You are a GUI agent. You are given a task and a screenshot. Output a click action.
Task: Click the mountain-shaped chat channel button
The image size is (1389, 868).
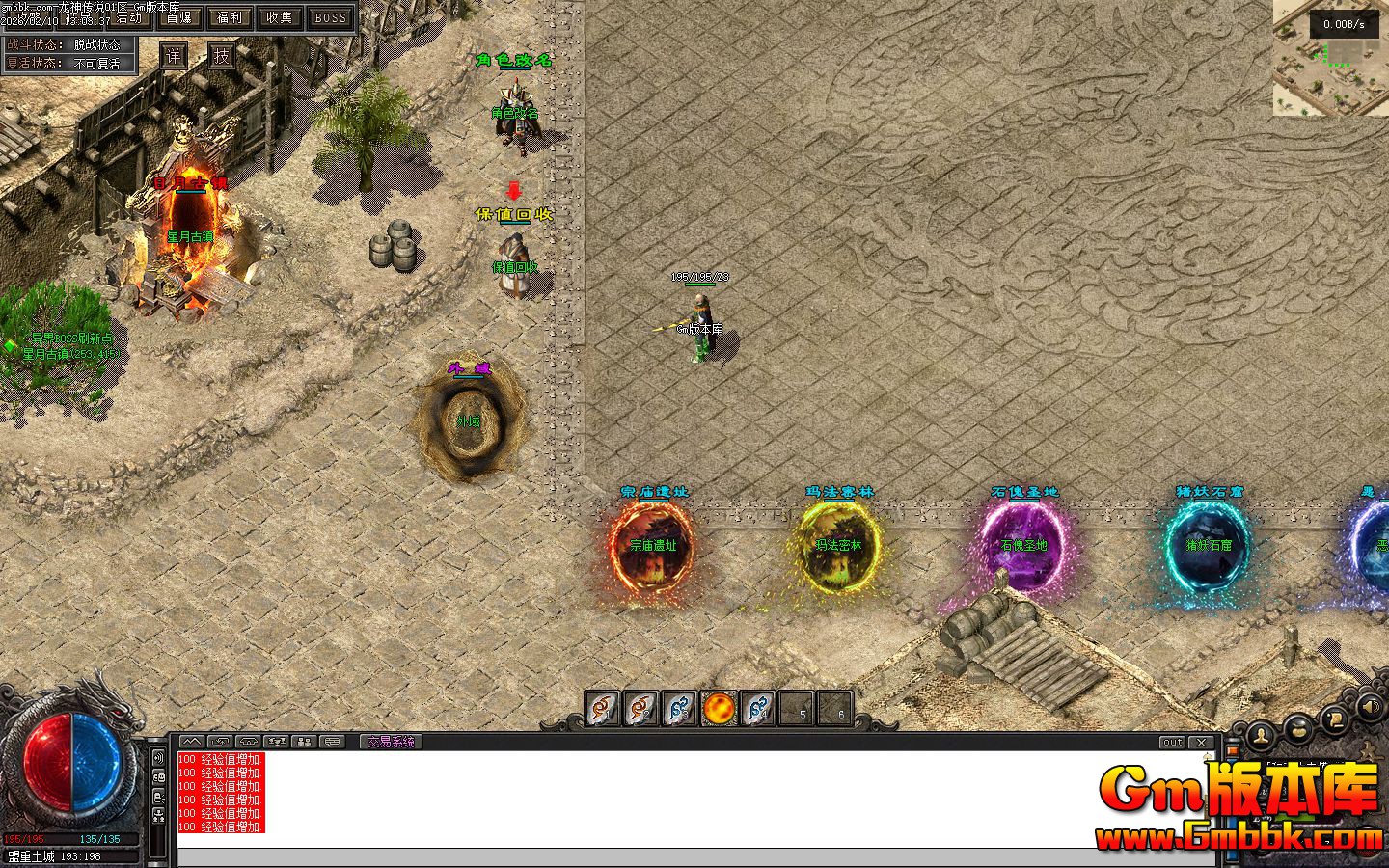click(x=193, y=742)
